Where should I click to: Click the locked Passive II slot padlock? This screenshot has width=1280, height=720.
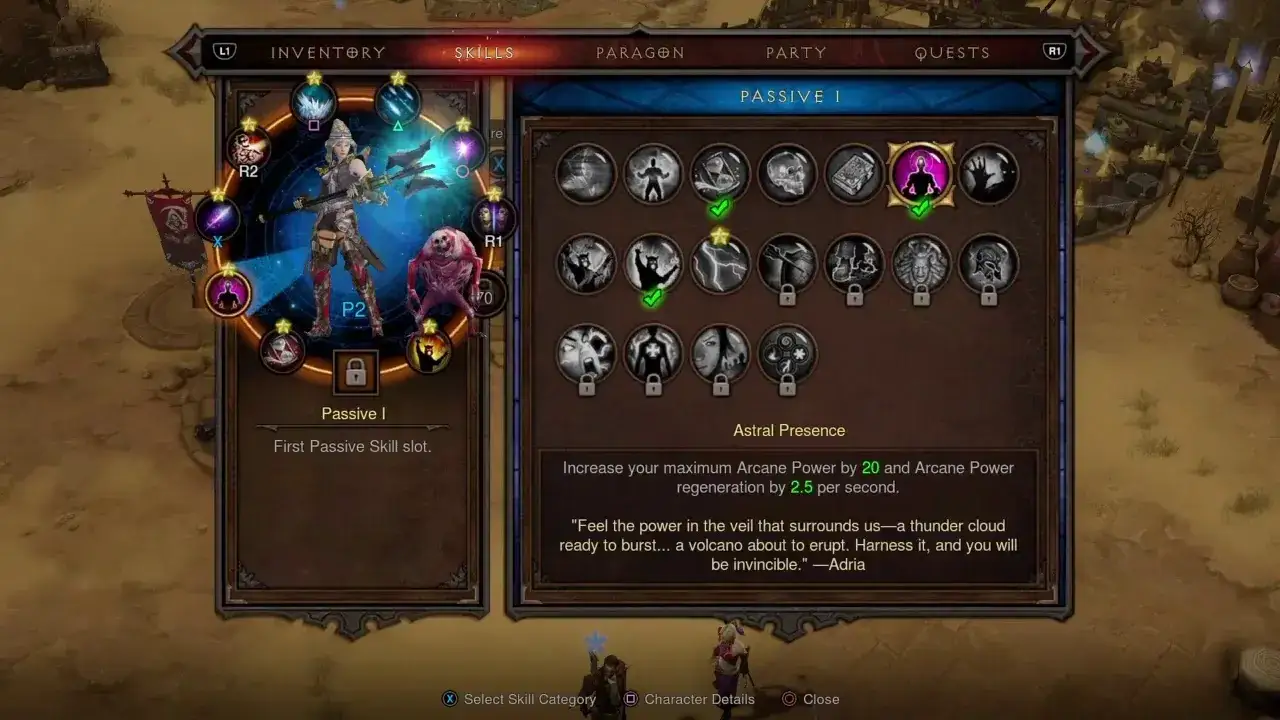coord(355,370)
